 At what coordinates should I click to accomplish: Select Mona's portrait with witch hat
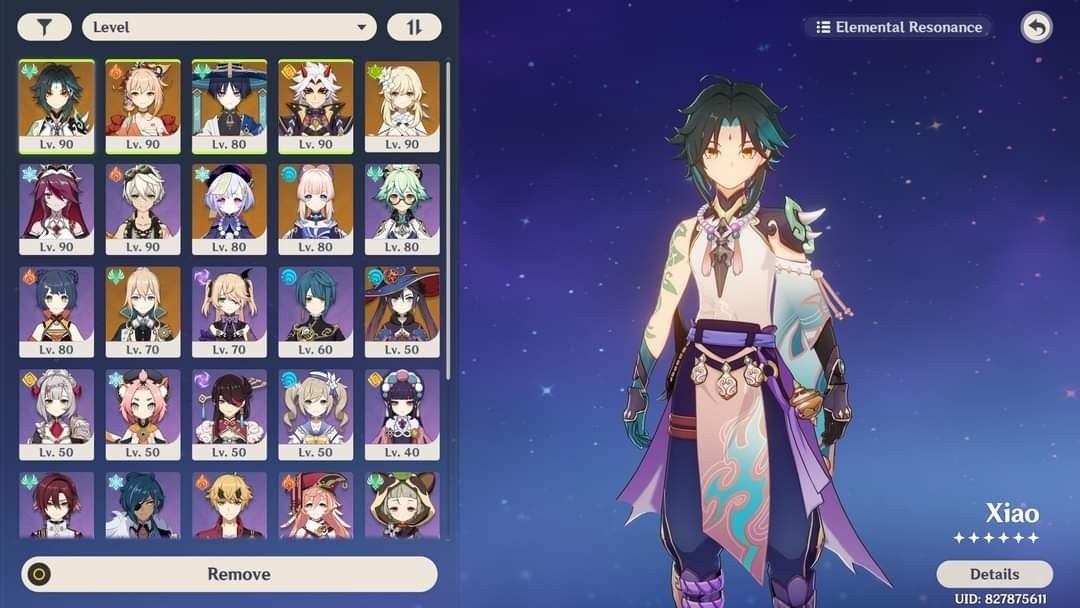pyautogui.click(x=402, y=311)
